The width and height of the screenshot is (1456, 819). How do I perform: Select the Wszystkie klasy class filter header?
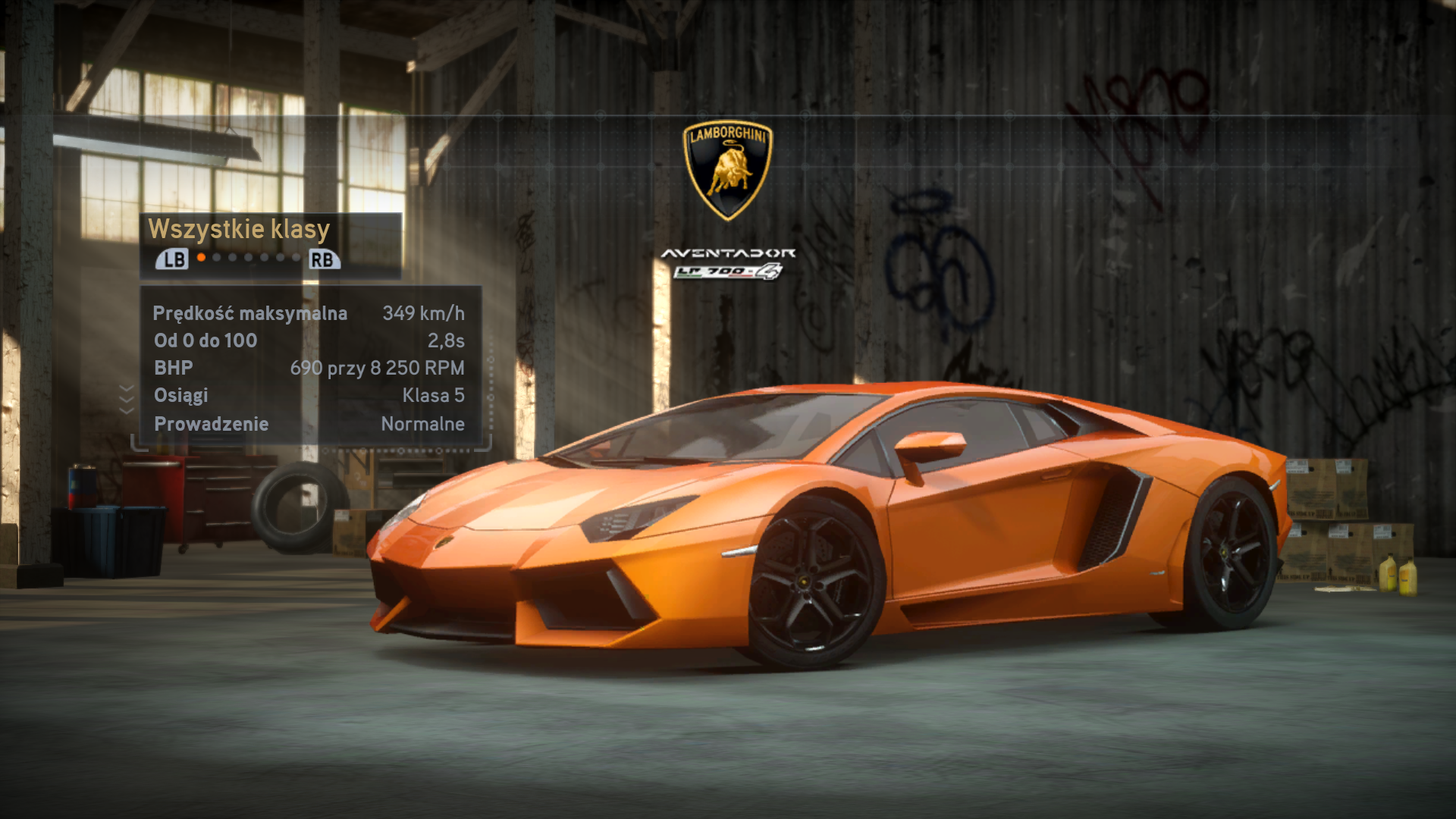coord(239,229)
